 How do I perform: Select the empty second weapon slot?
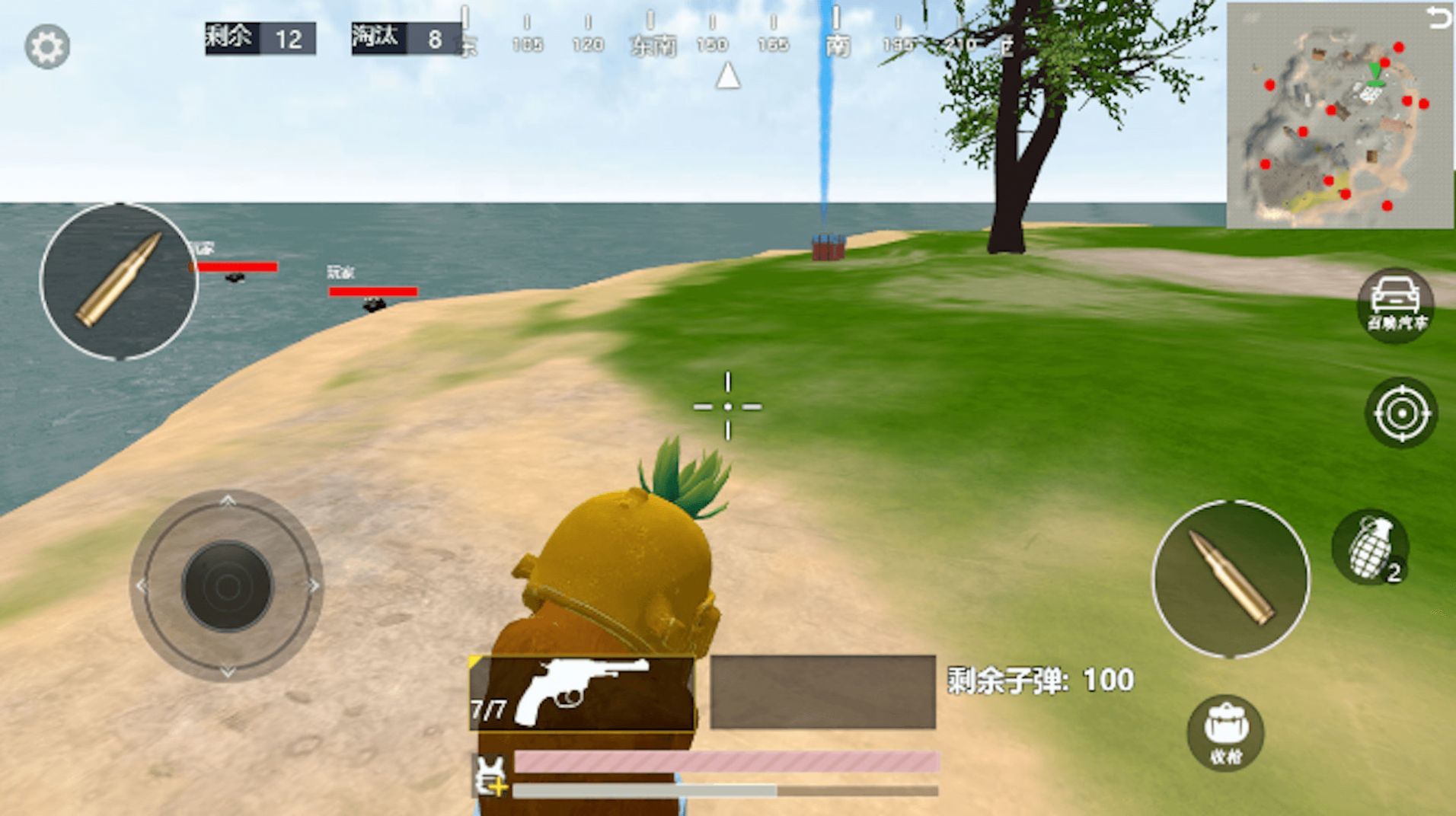[x=822, y=692]
